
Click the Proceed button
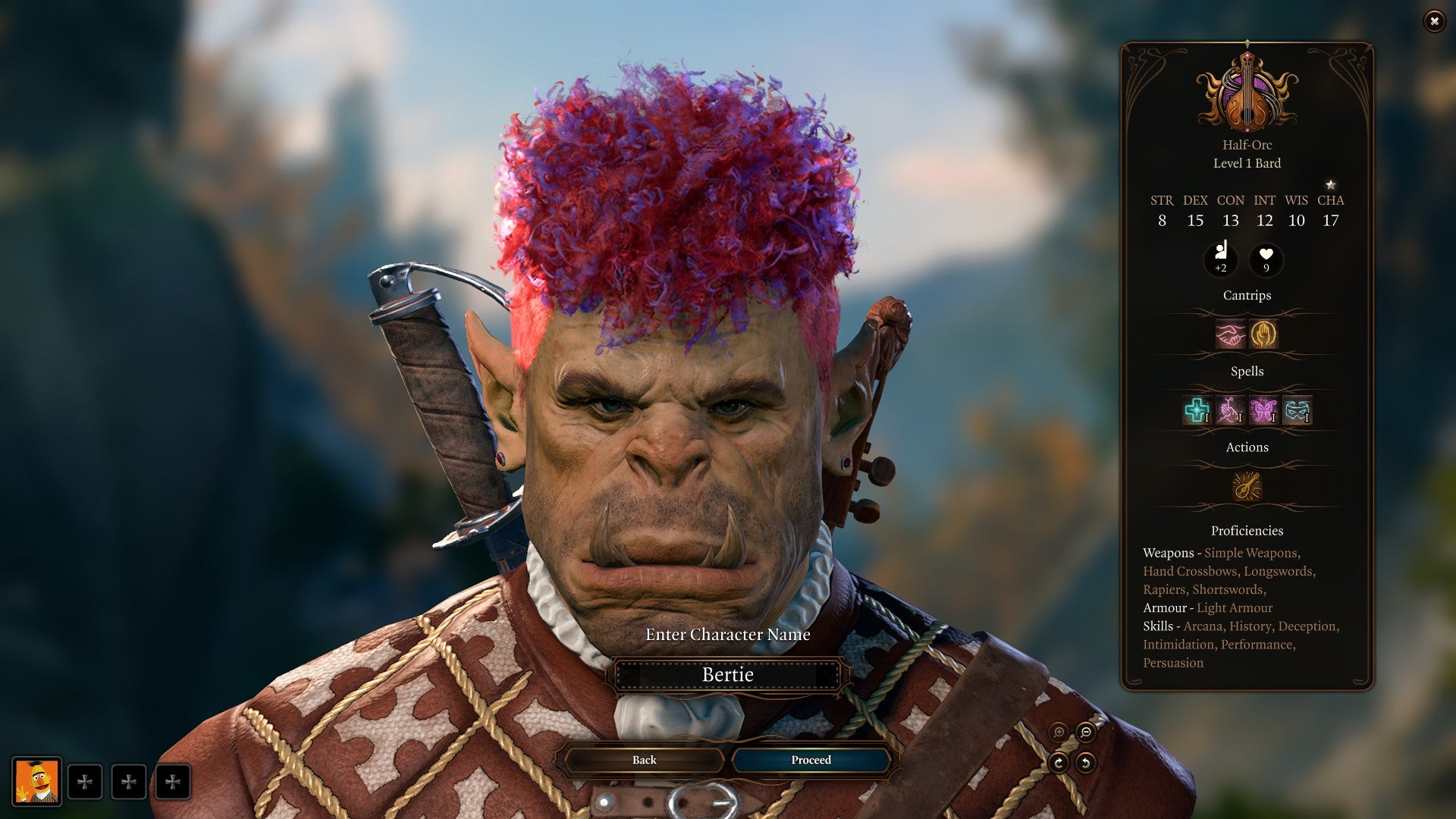coord(811,760)
